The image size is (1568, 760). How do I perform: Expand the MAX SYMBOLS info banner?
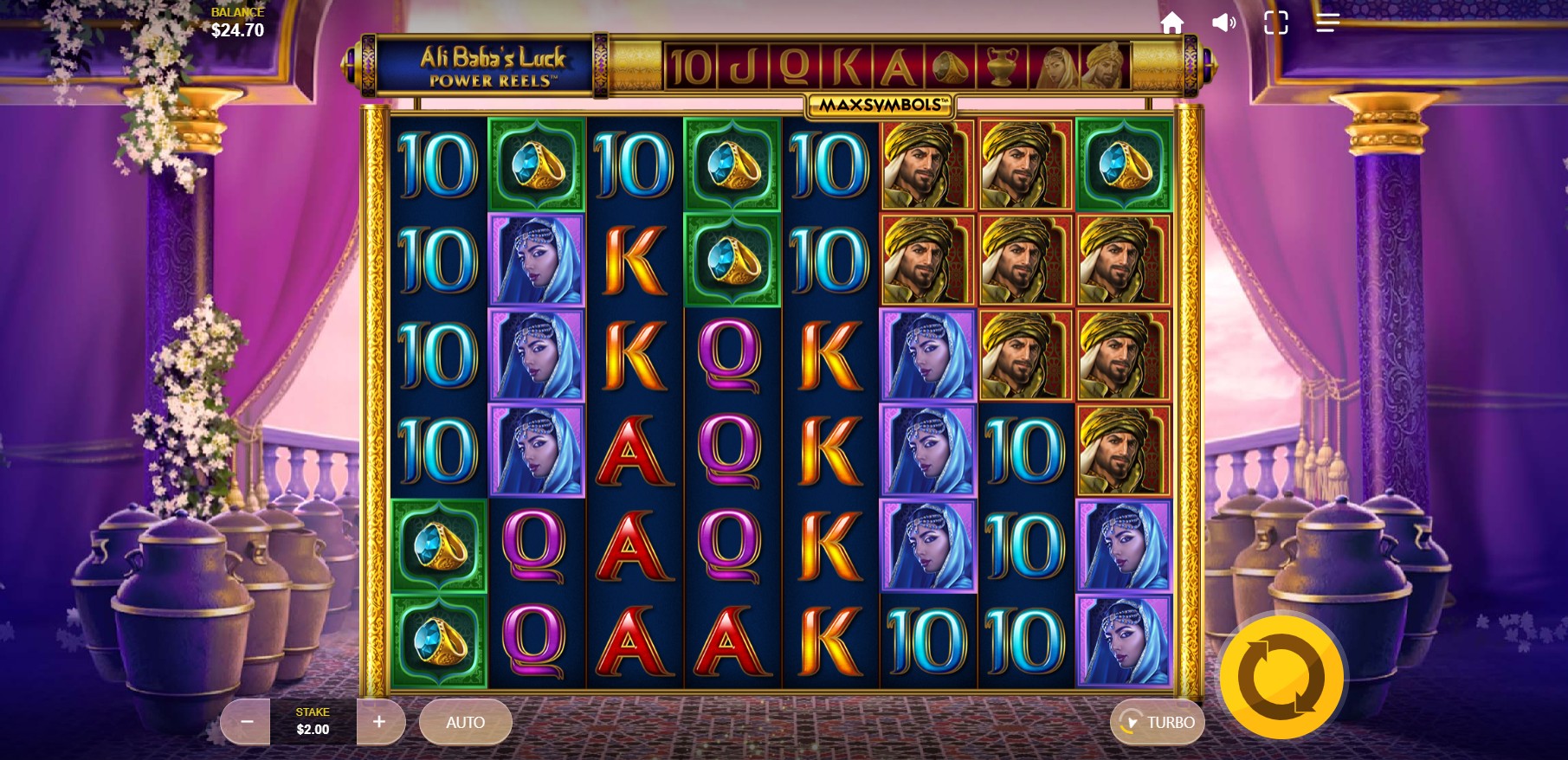(x=877, y=104)
